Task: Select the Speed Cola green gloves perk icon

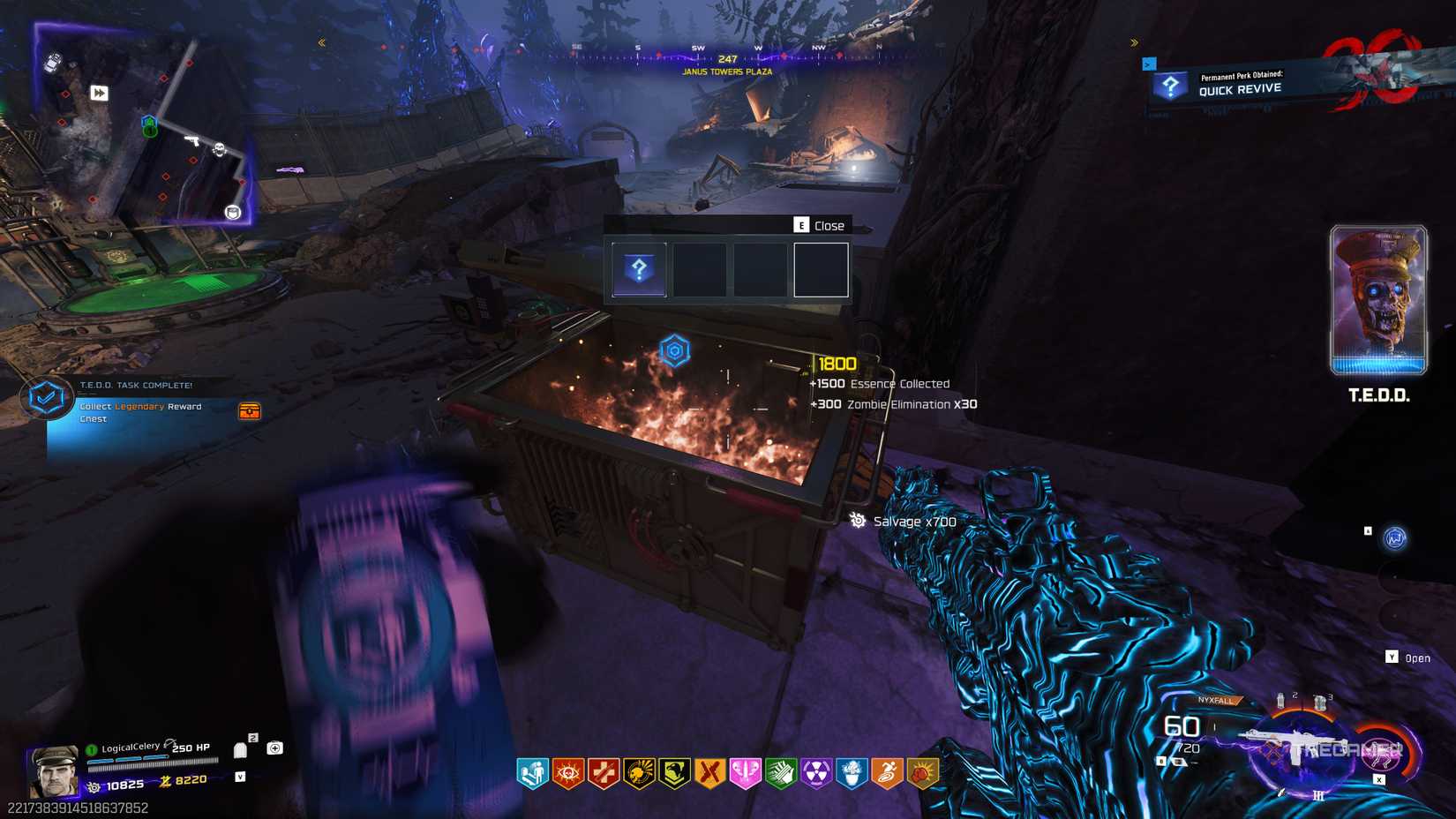Action: coord(780,772)
